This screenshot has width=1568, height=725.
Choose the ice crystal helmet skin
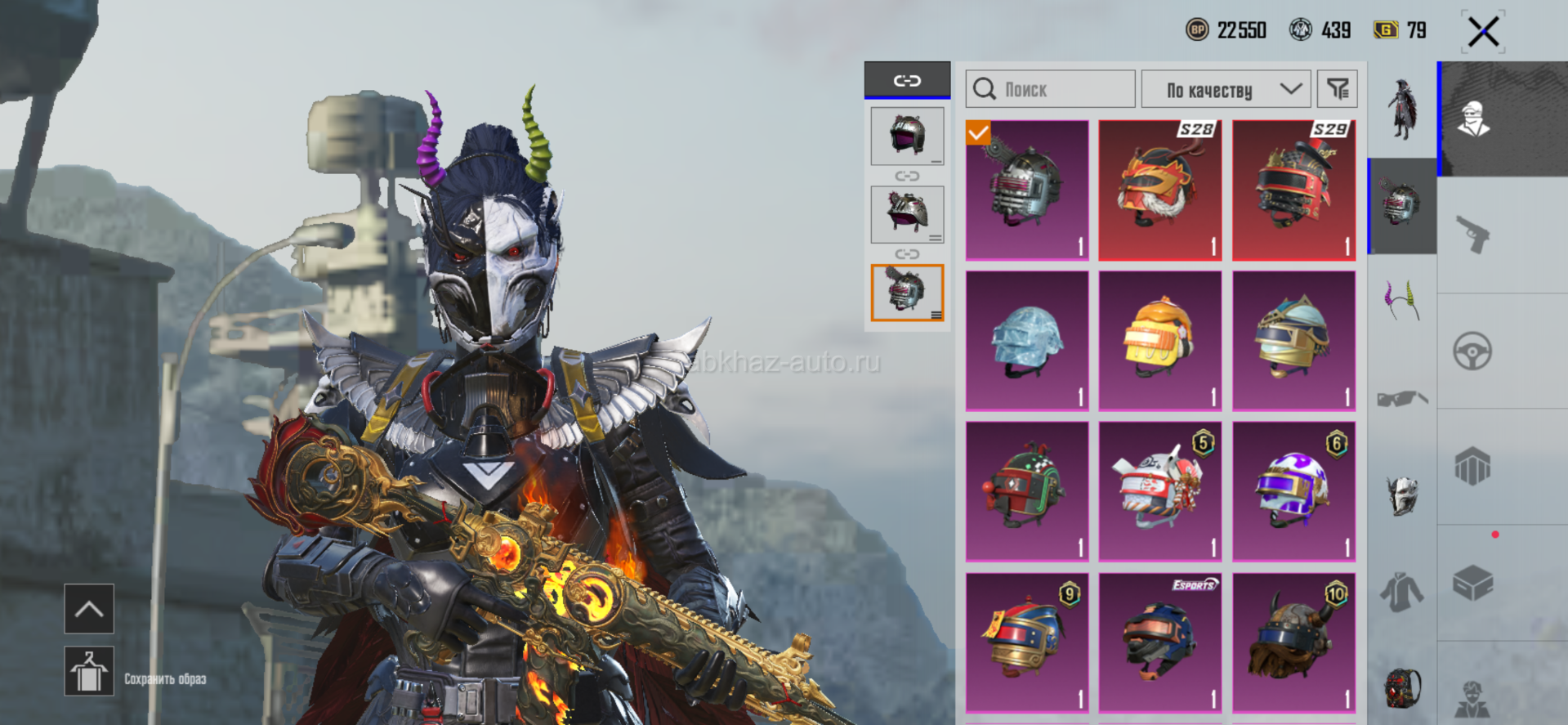point(1027,341)
